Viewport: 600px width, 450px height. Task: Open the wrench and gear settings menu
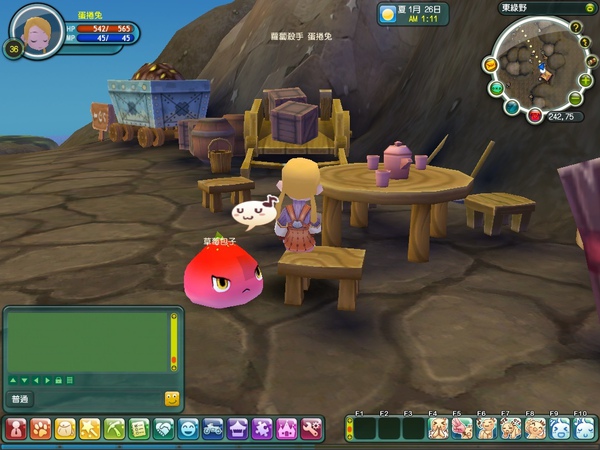(x=311, y=429)
